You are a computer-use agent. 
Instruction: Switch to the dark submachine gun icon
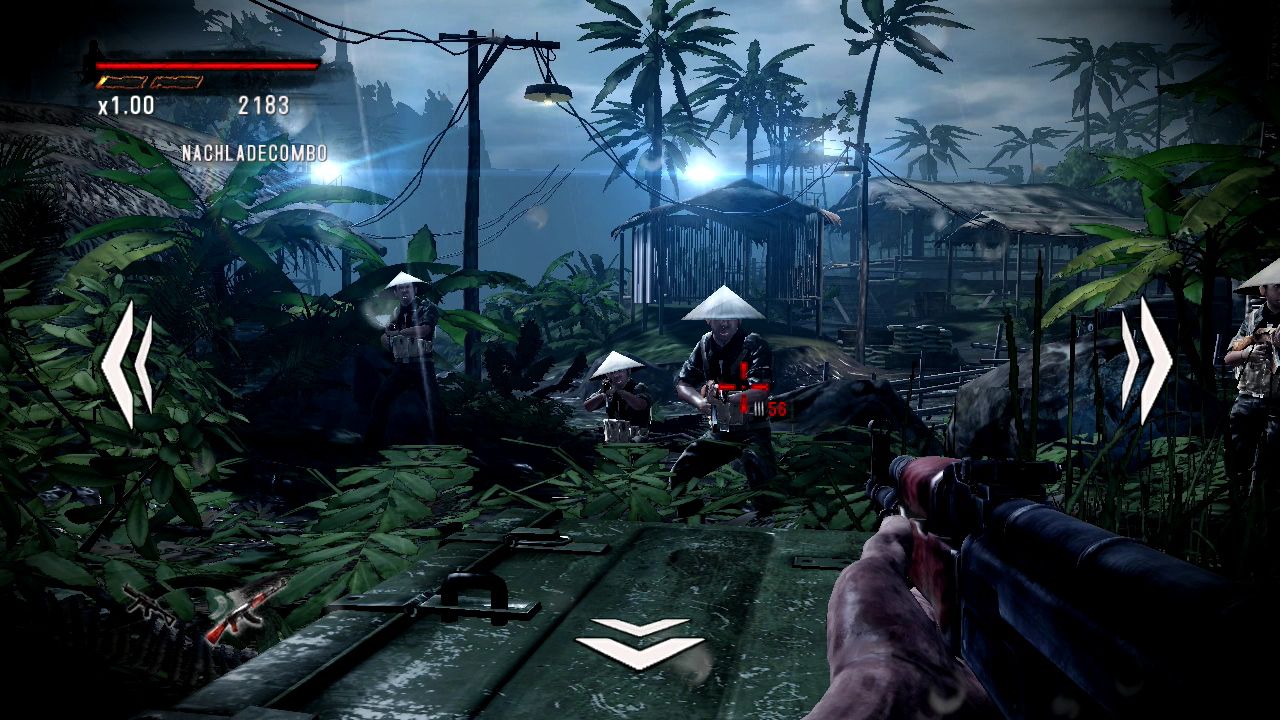pyautogui.click(x=149, y=603)
